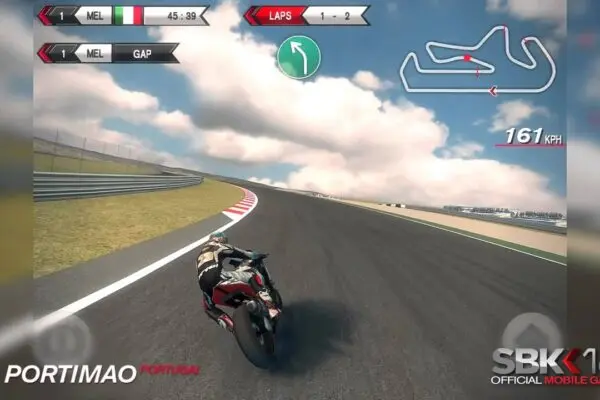The image size is (600, 400).
Task: Tap the right touch control circle
Action: (x=531, y=333)
